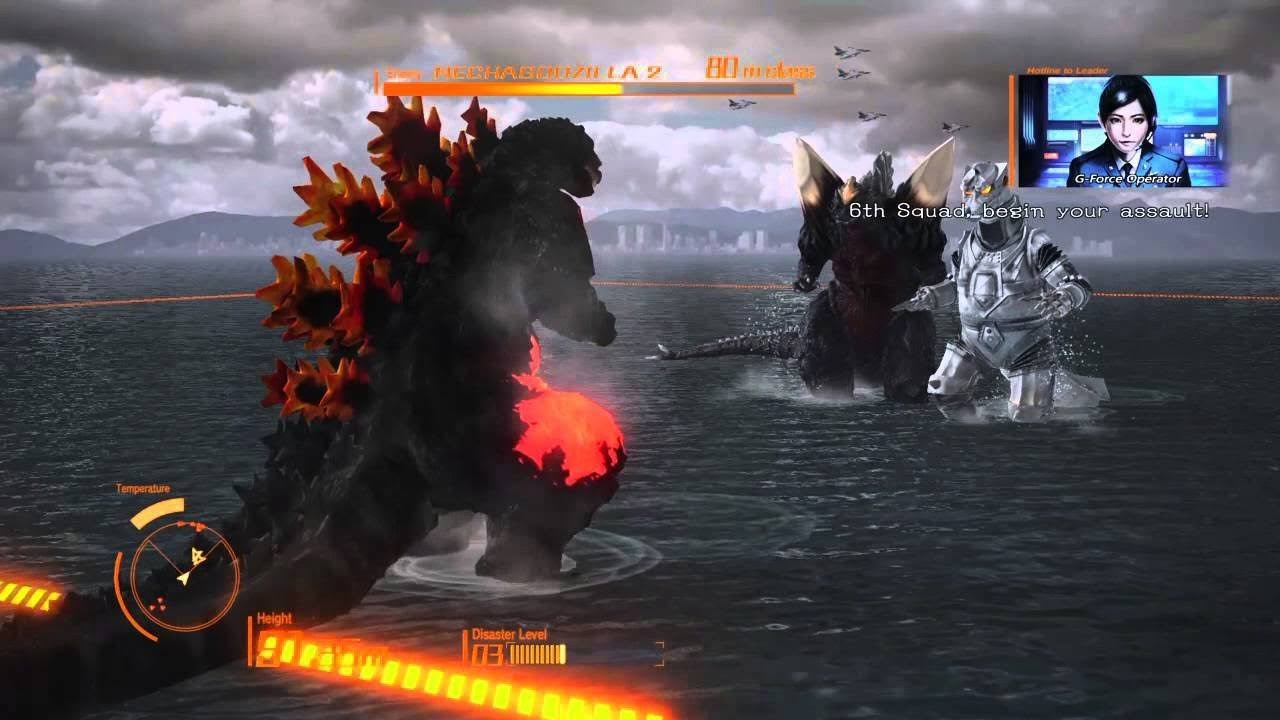Screen dimensions: 1280x720
Task: Click the 6th Squad assault subtitle
Action: 1030,211
